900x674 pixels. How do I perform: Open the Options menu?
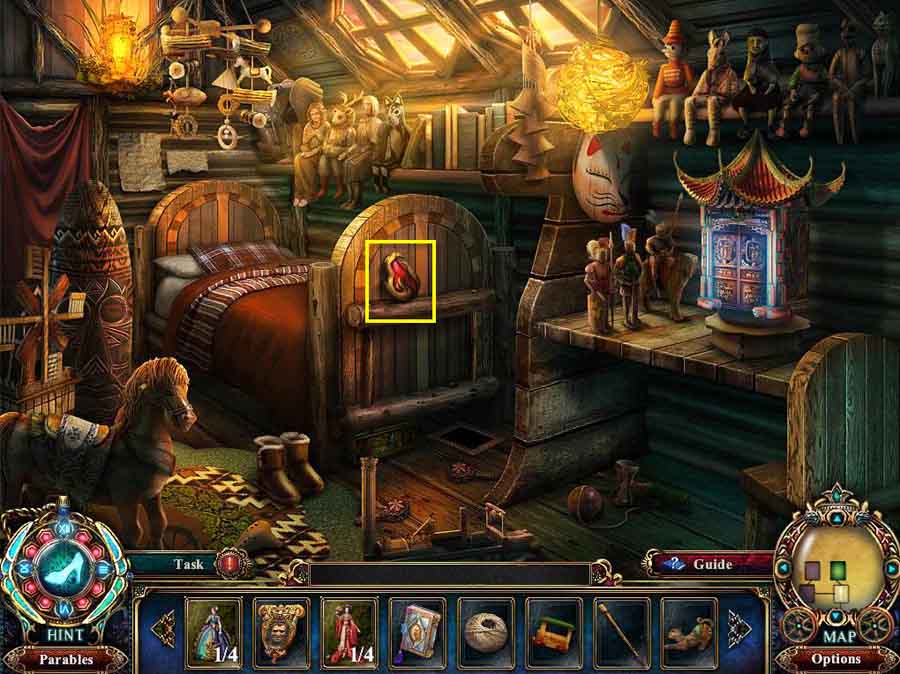pos(836,659)
